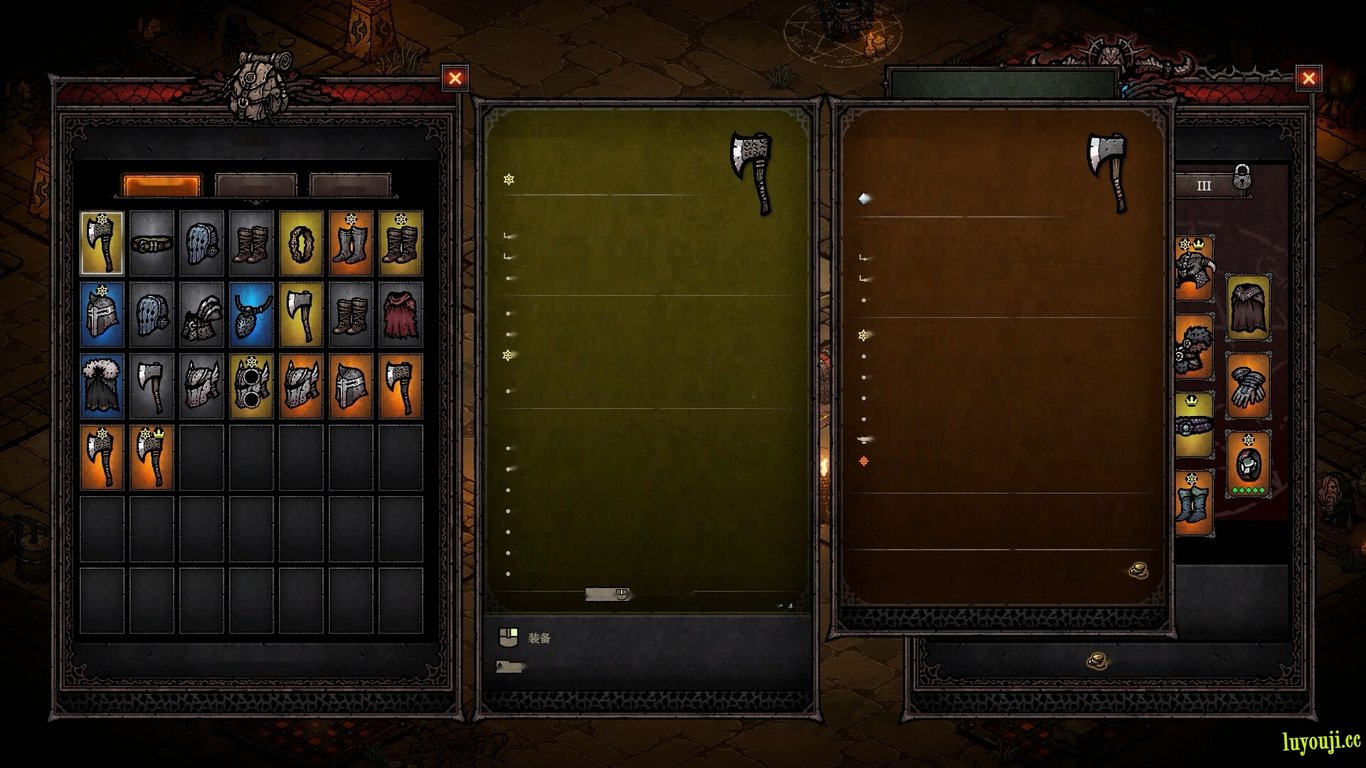
Task: Select the orange-background grey boots
Action: (x=351, y=243)
